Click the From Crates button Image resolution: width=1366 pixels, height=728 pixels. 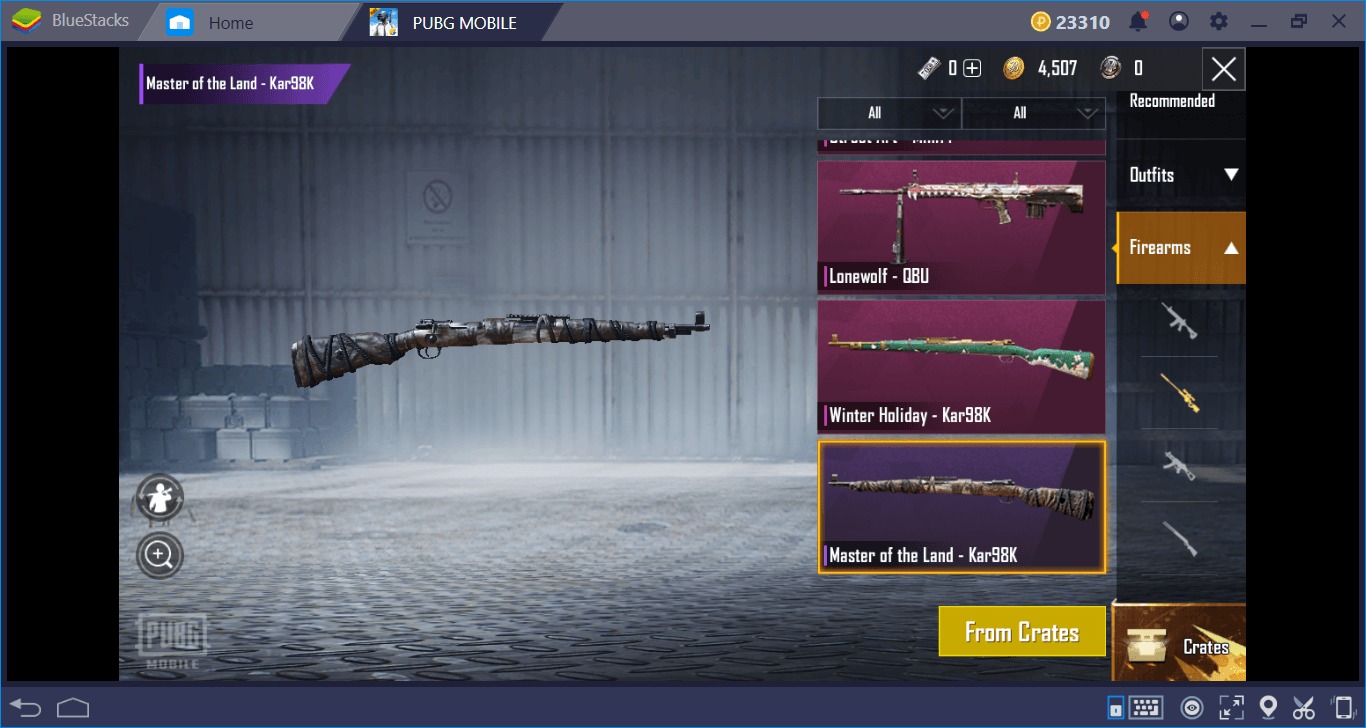[1021, 631]
